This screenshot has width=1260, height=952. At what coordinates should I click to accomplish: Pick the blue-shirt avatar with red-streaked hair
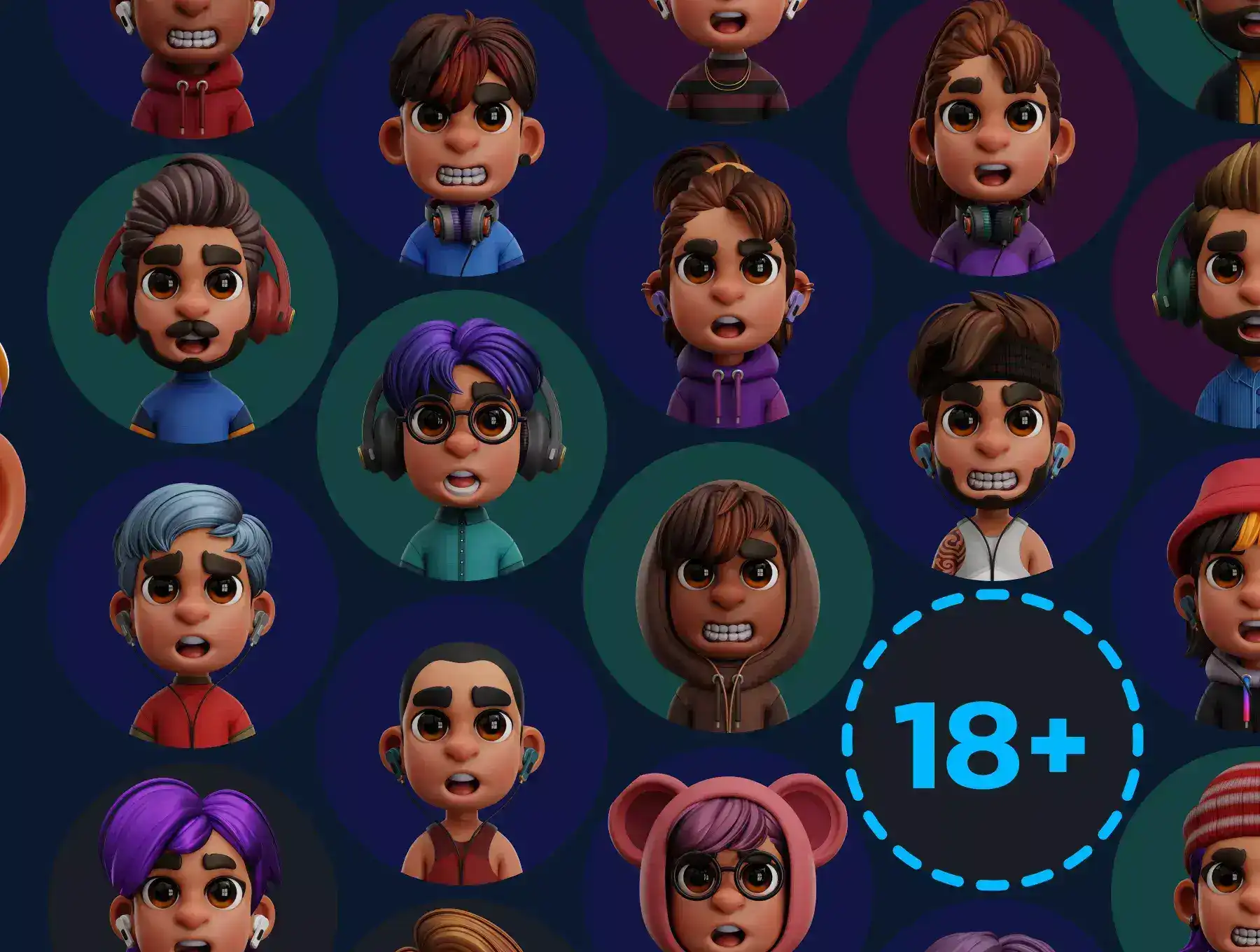pos(462,133)
